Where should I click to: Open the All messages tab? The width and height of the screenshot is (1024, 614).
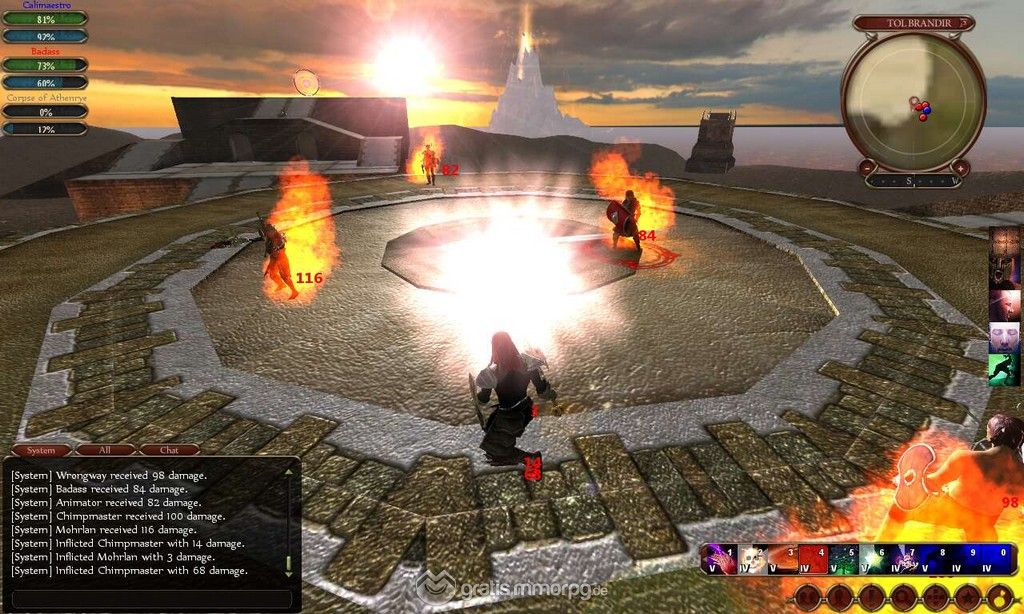click(x=105, y=450)
